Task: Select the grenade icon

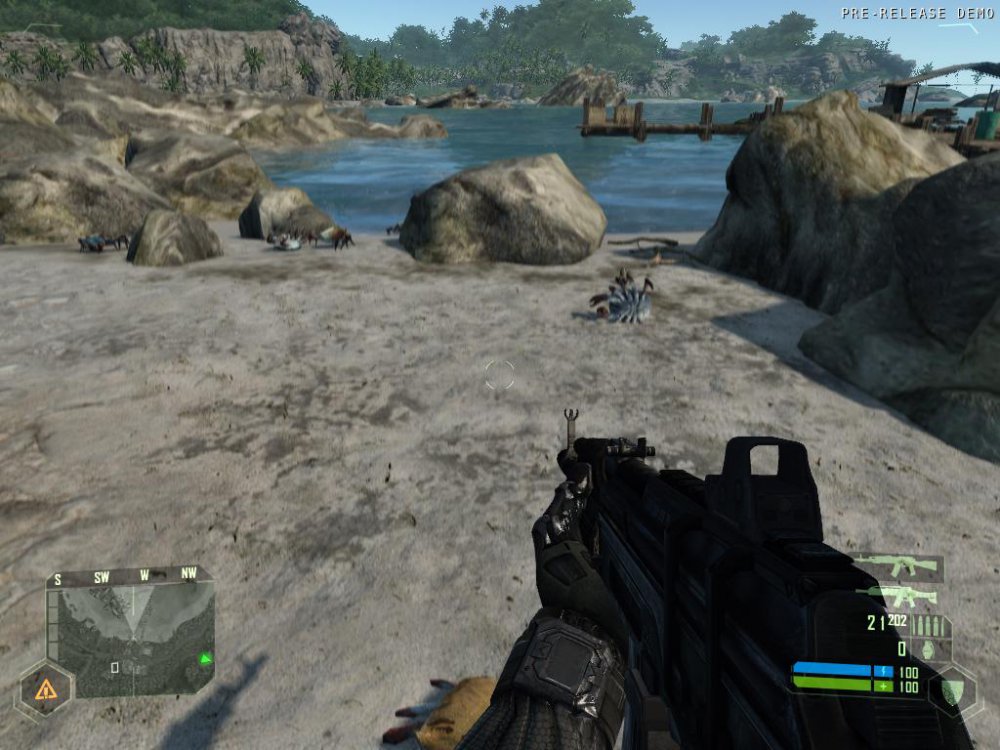Action: pos(927,650)
